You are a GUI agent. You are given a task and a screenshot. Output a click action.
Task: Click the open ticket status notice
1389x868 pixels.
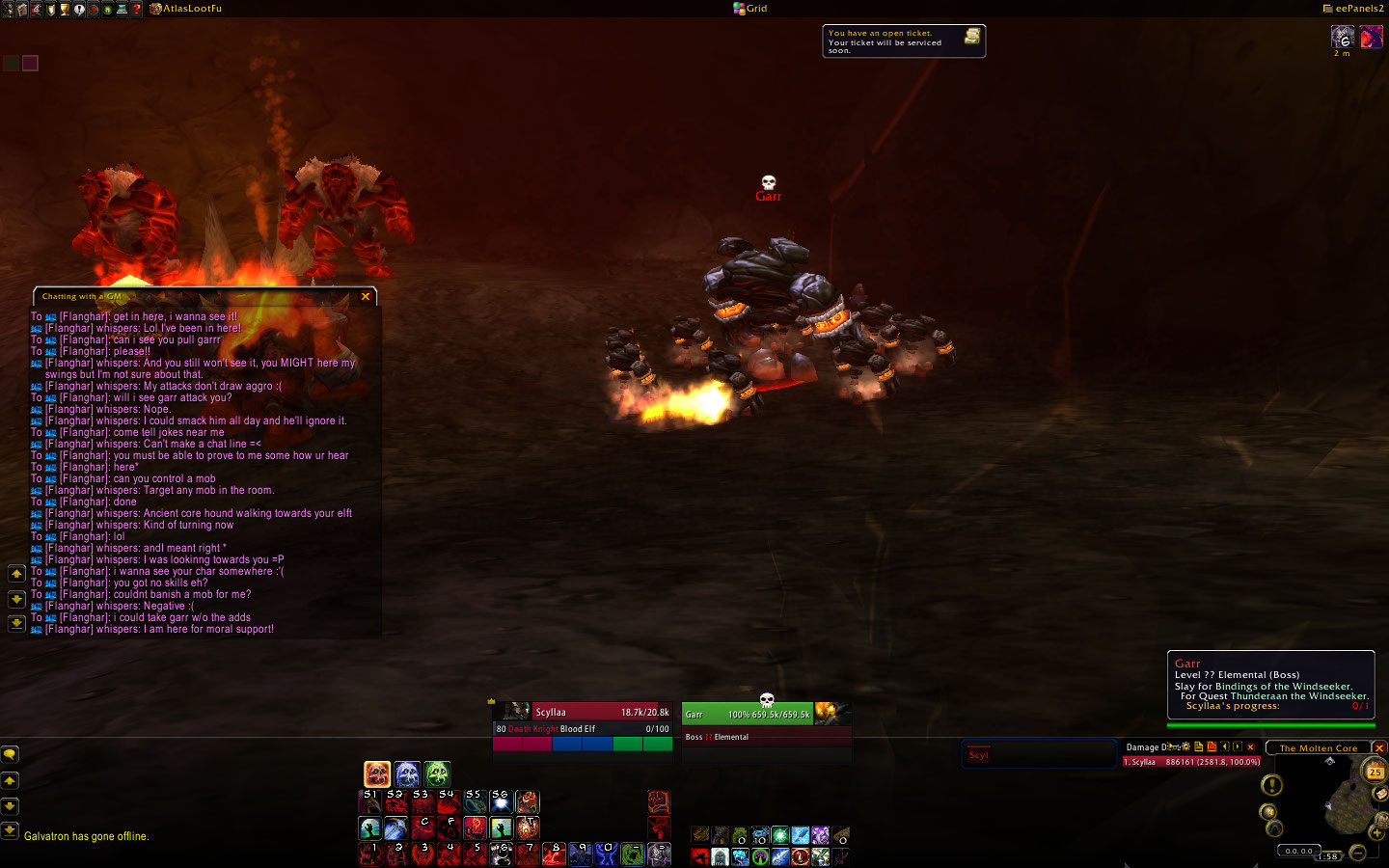tap(903, 41)
